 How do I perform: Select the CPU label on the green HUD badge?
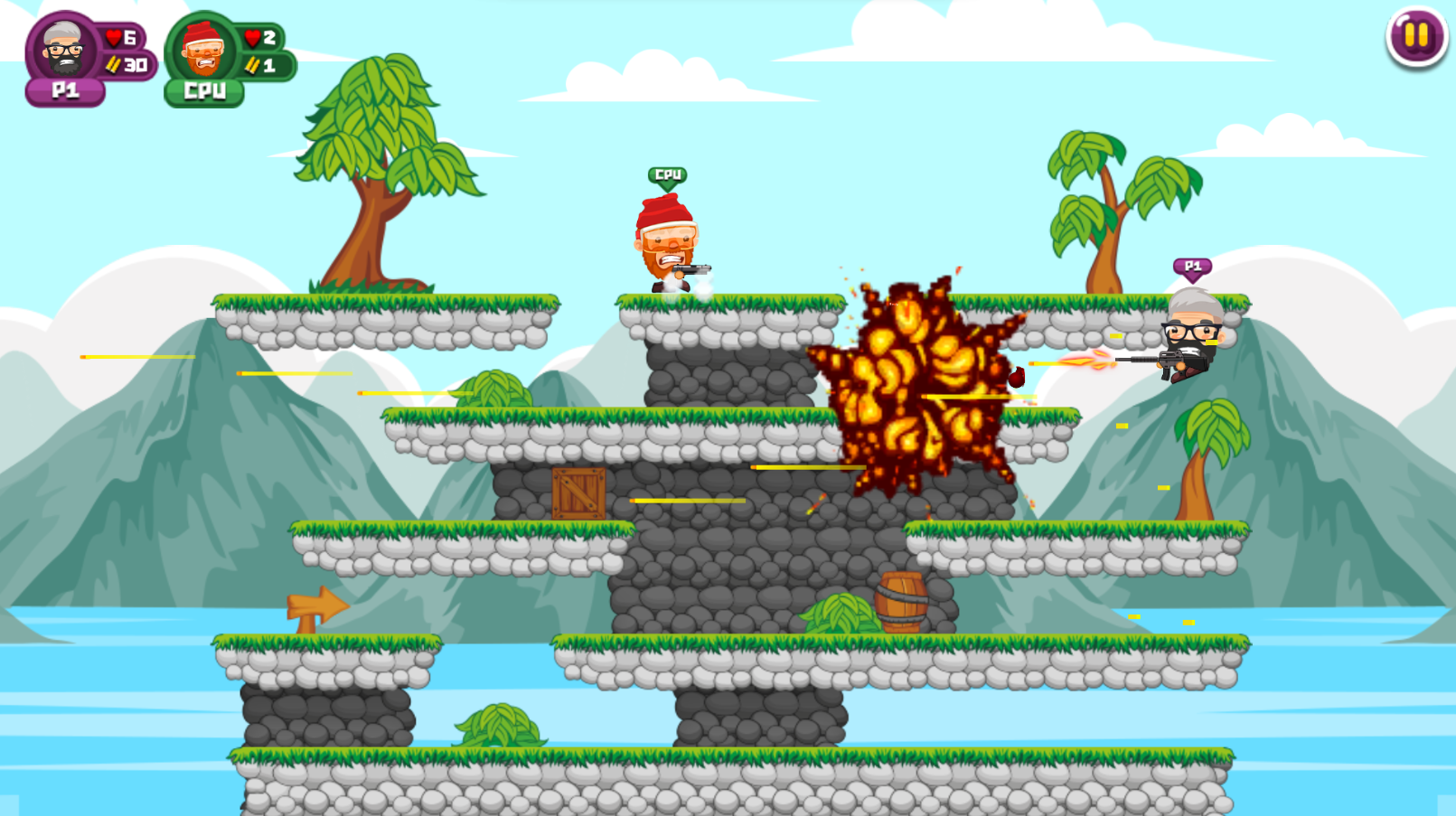point(202,89)
